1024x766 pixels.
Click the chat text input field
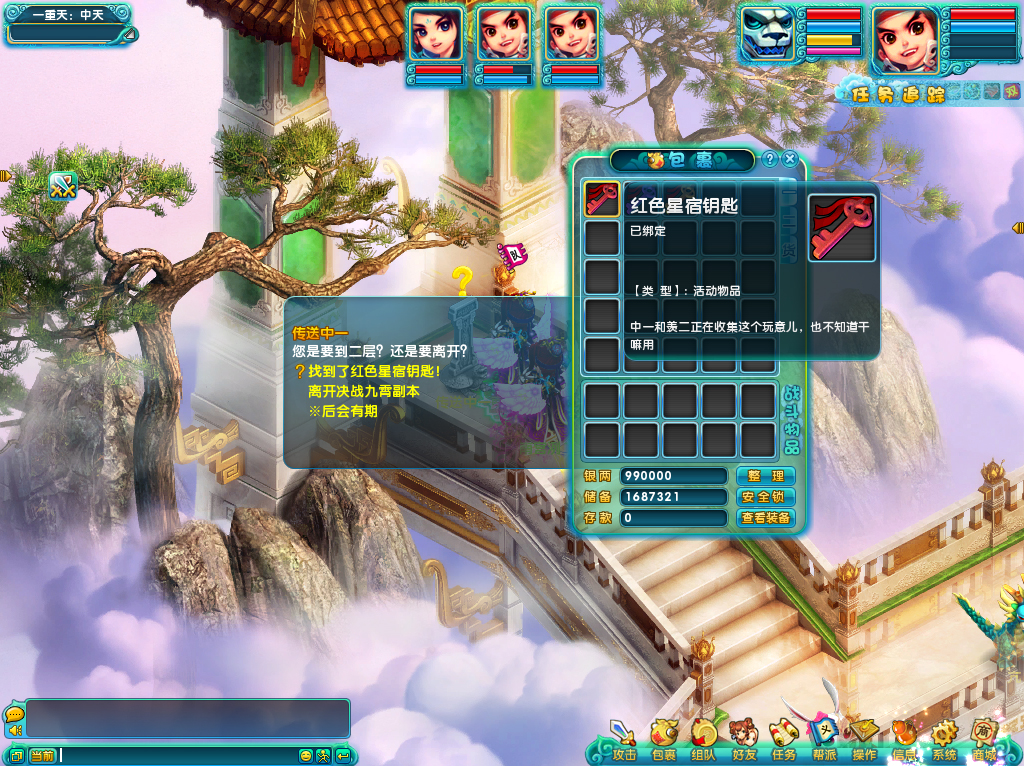pos(178,755)
